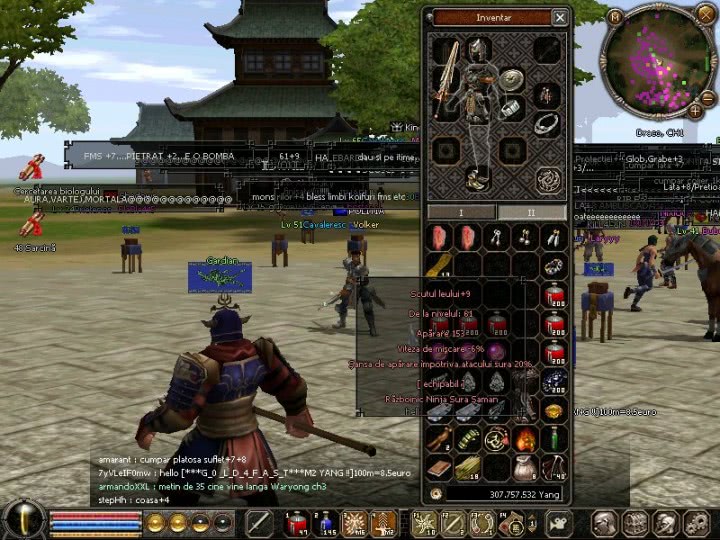This screenshot has height=540, width=720.
Task: Switch to inventory page I
Action: pyautogui.click(x=462, y=212)
